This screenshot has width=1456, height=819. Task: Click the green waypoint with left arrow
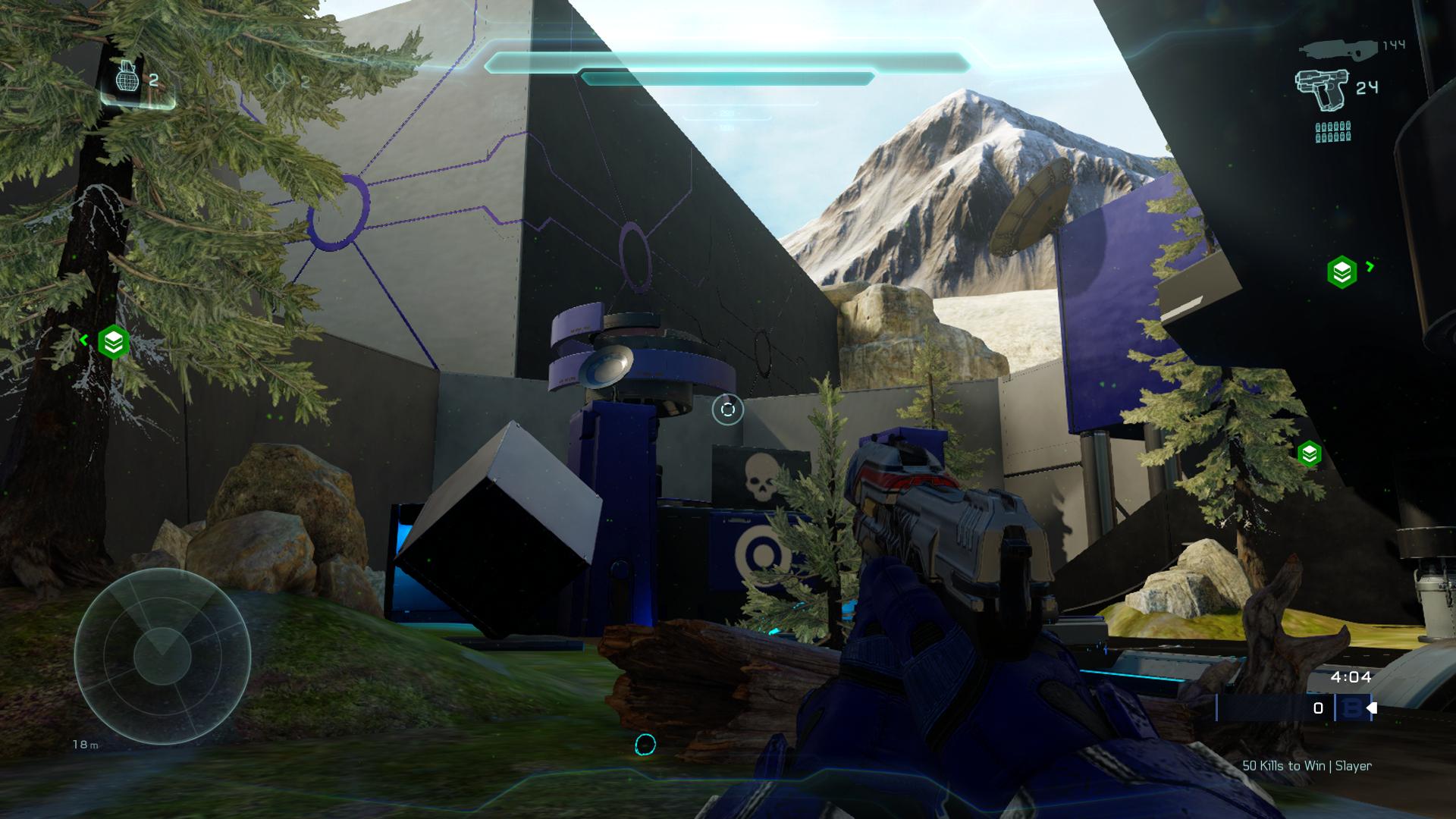coord(113,343)
